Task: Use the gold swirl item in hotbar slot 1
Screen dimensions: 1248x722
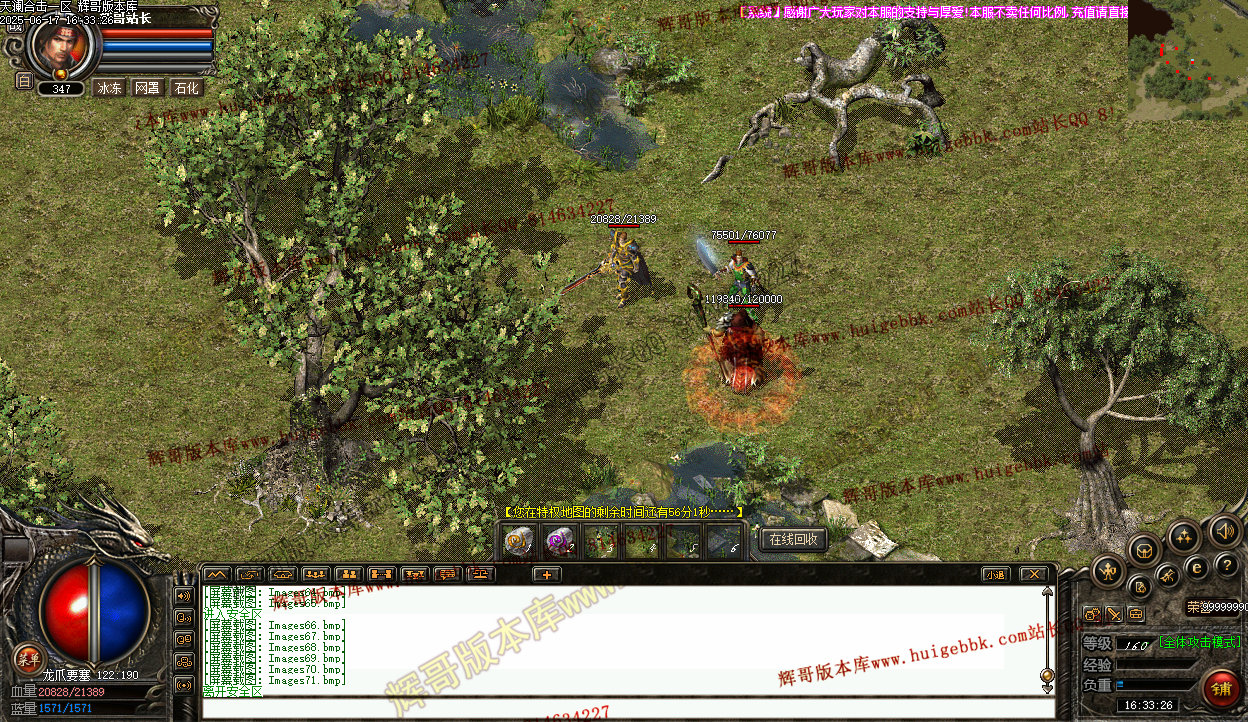Action: [518, 542]
